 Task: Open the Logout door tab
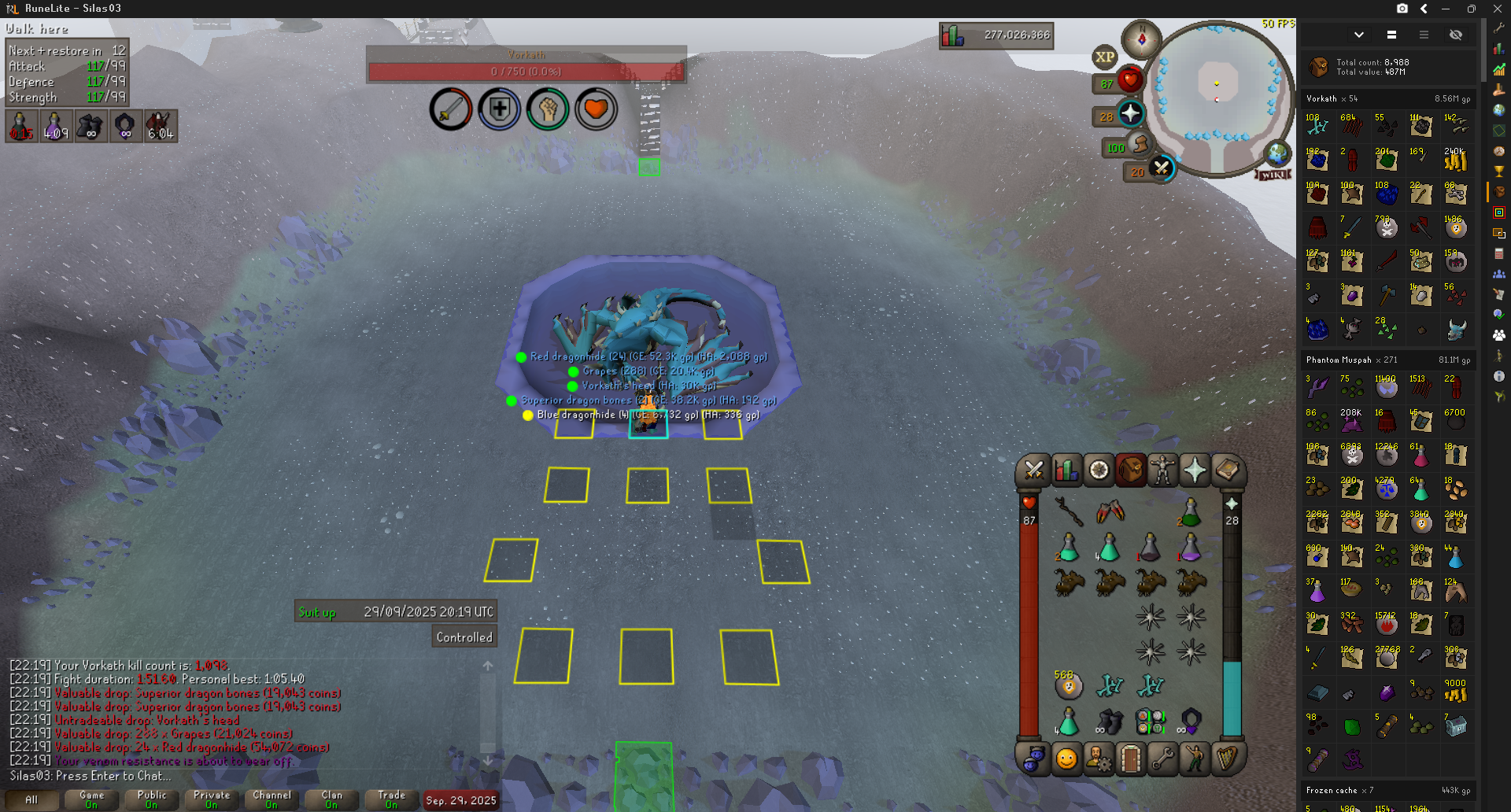click(x=1131, y=759)
